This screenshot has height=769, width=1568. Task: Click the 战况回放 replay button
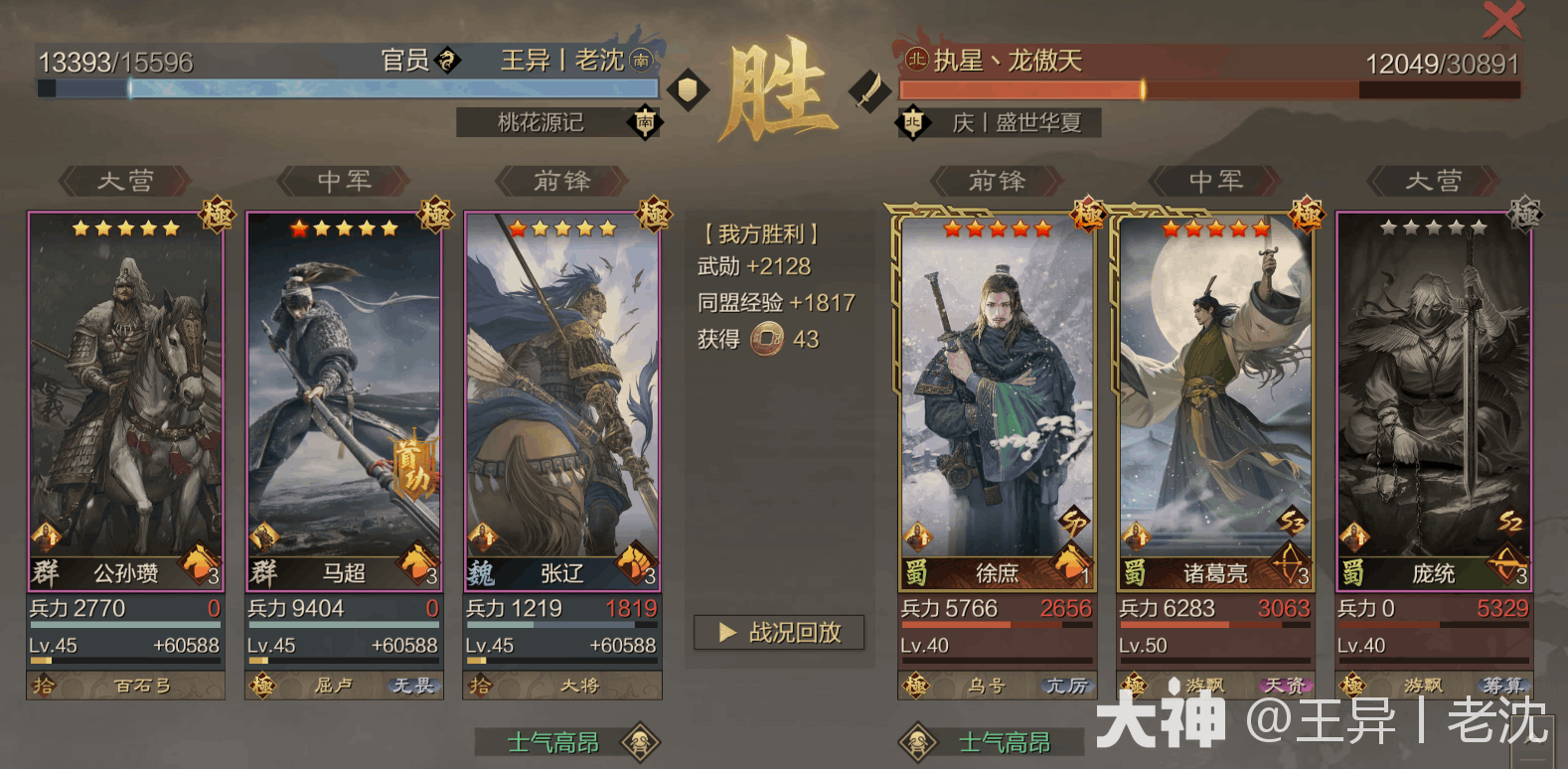(780, 633)
